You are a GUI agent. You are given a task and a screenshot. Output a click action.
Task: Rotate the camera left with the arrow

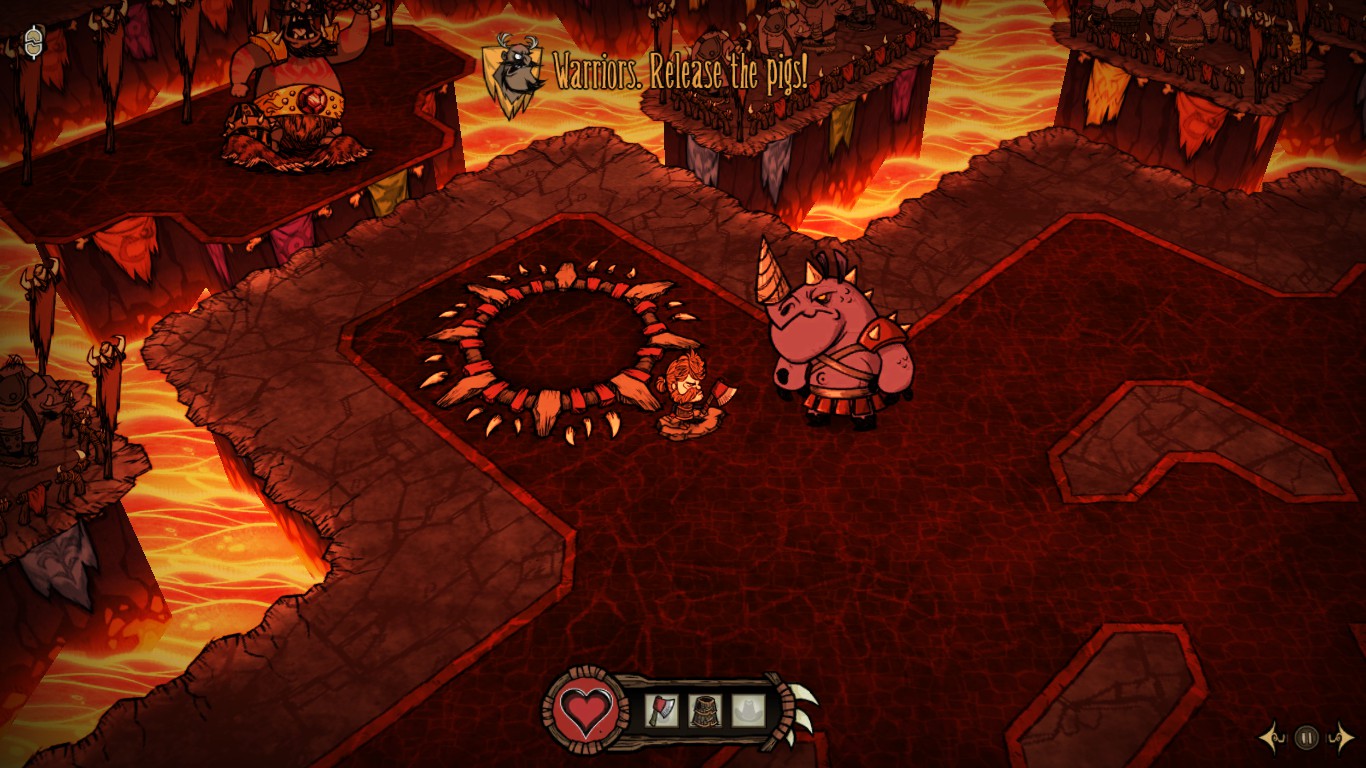pyautogui.click(x=1272, y=738)
